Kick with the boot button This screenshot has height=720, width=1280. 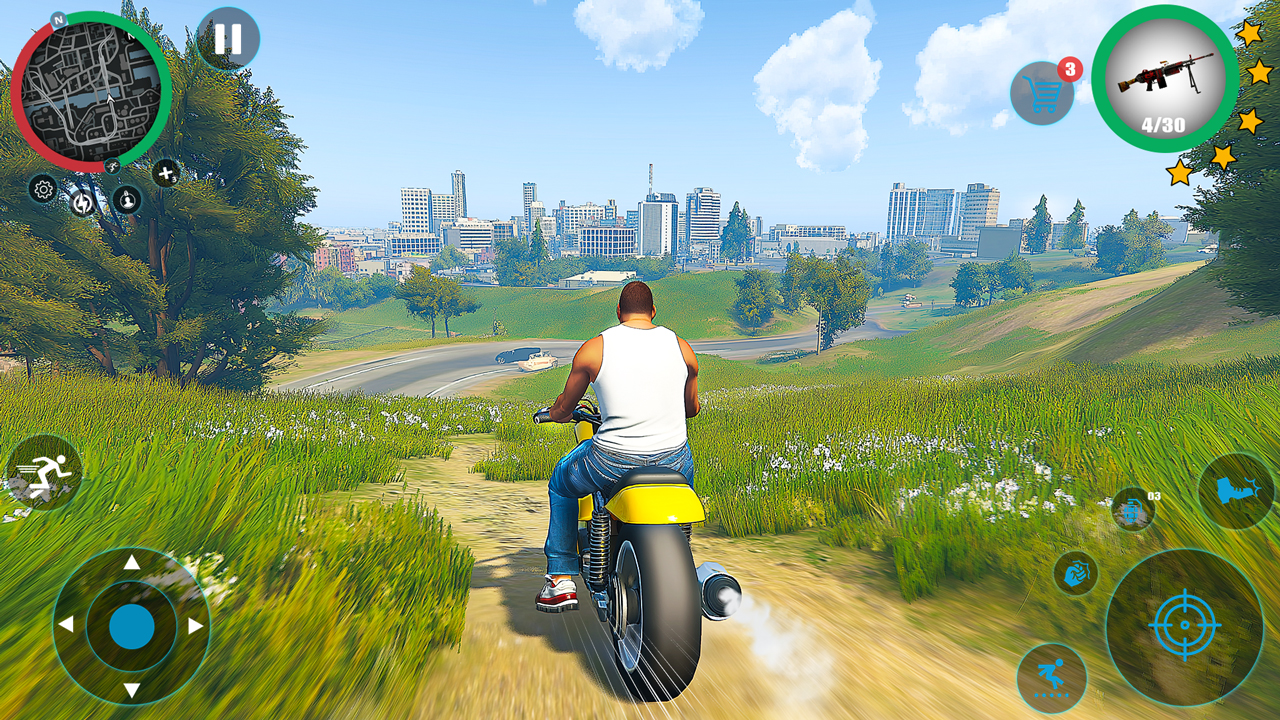click(1236, 491)
